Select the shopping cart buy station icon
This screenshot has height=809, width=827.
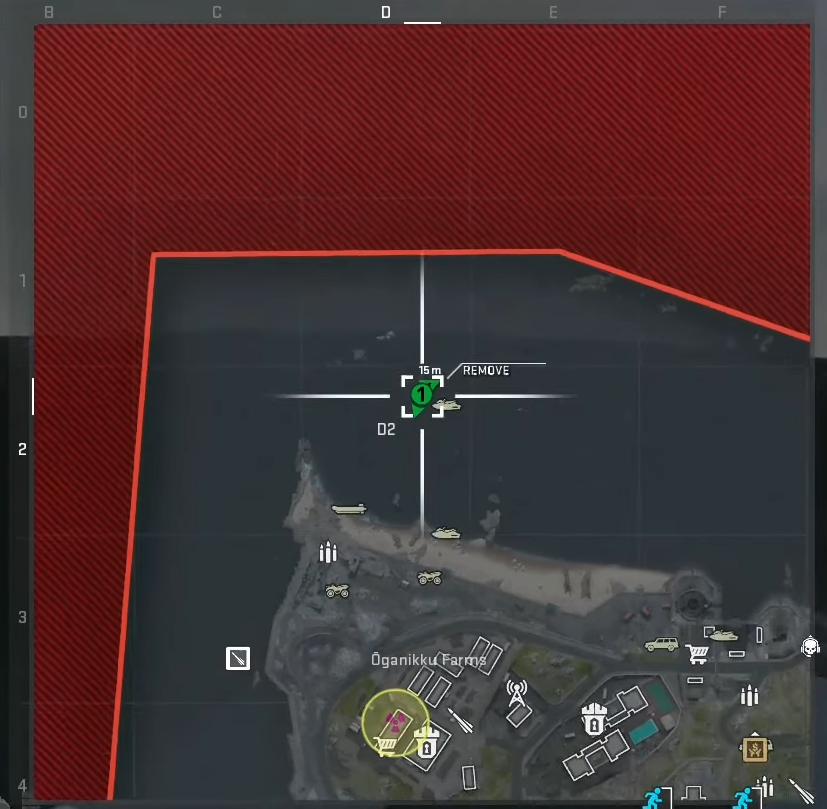coord(697,654)
